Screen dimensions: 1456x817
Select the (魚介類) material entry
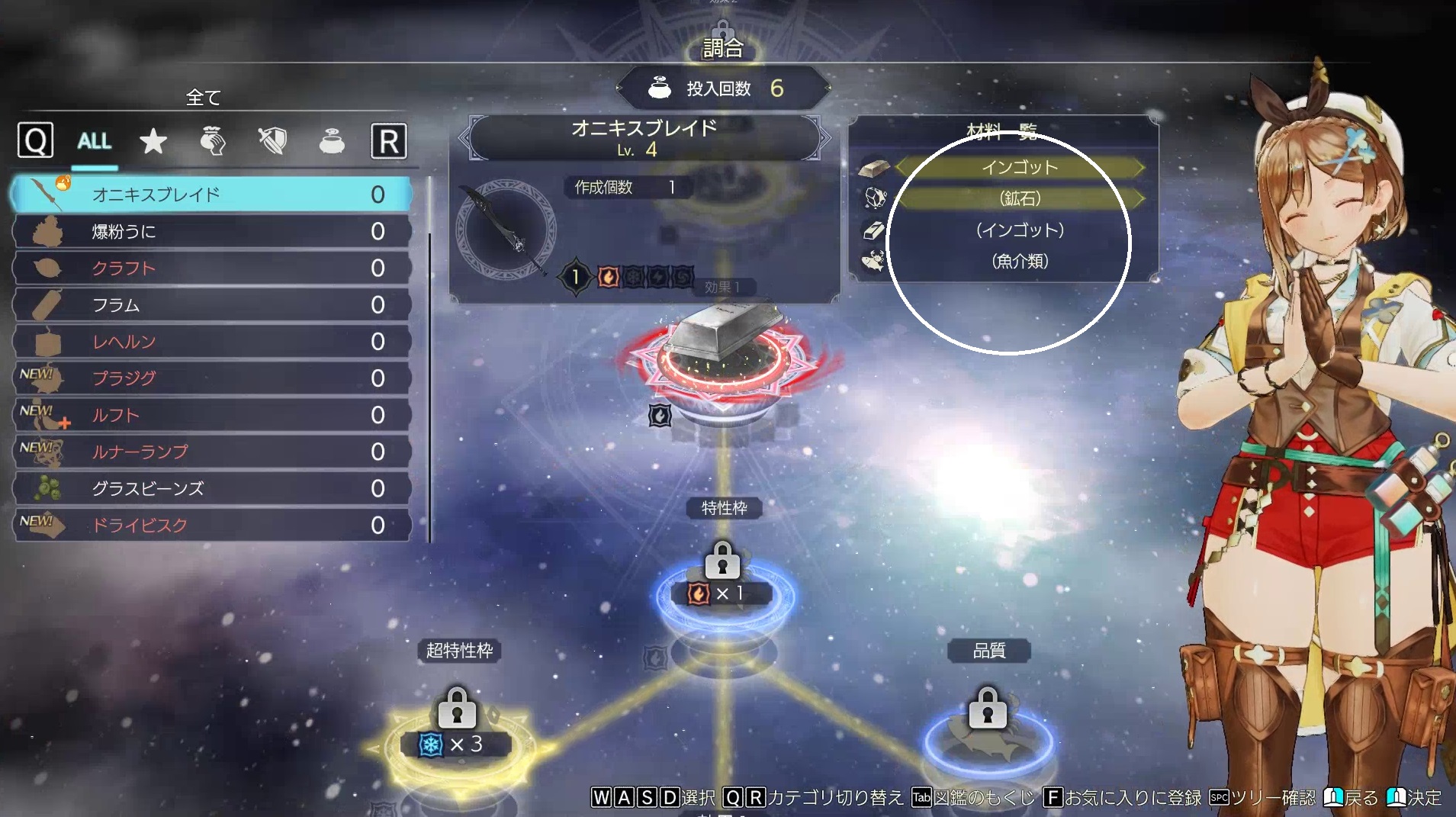click(x=1019, y=261)
